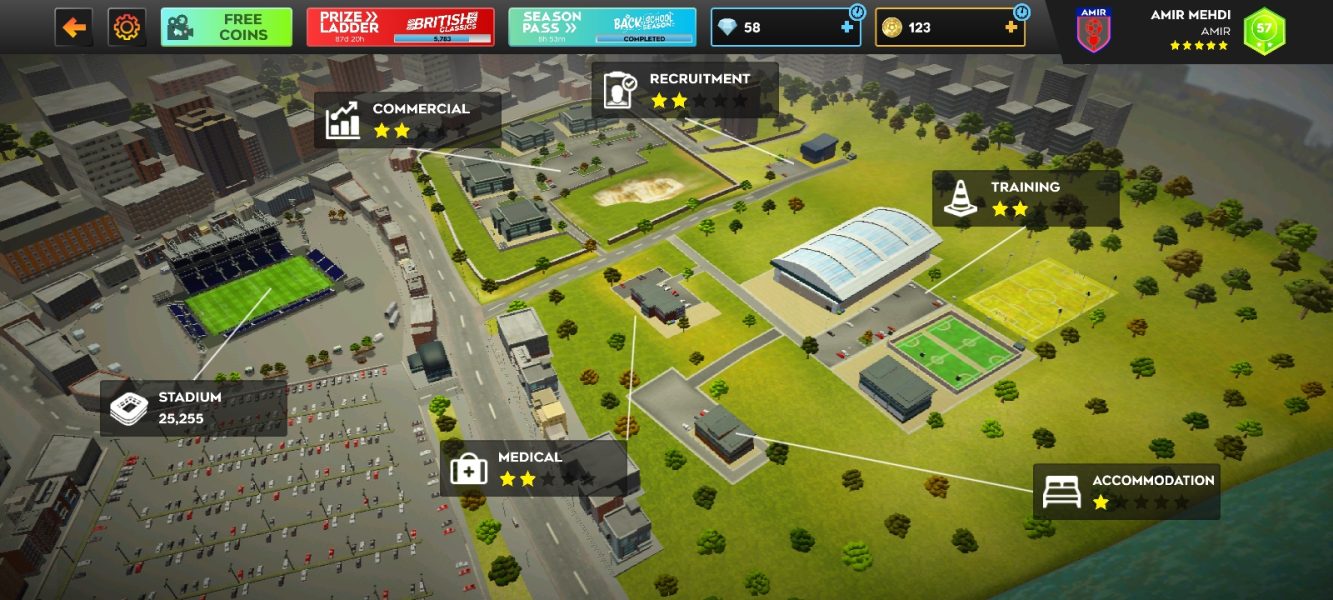The width and height of the screenshot is (1333, 600).
Task: Add more diamonds with the plus button
Action: (x=847, y=28)
